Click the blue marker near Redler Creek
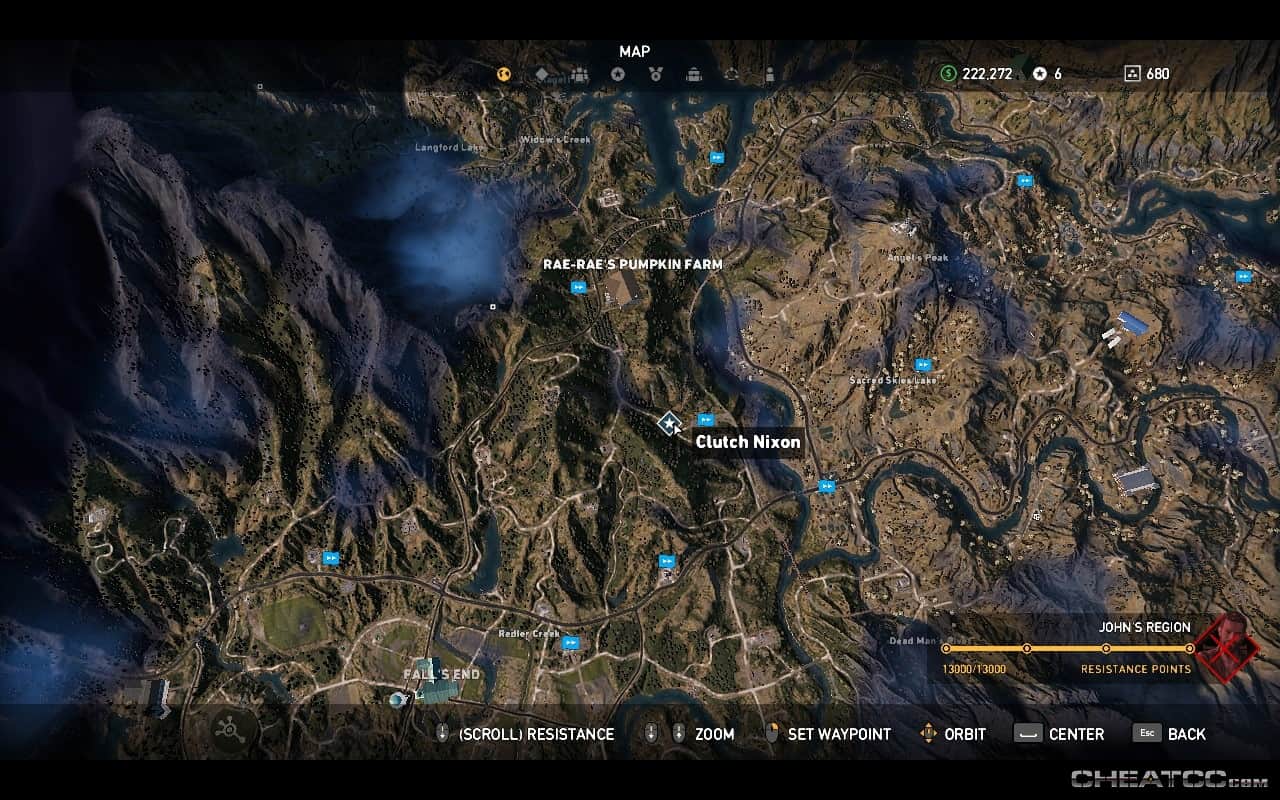 coord(570,645)
